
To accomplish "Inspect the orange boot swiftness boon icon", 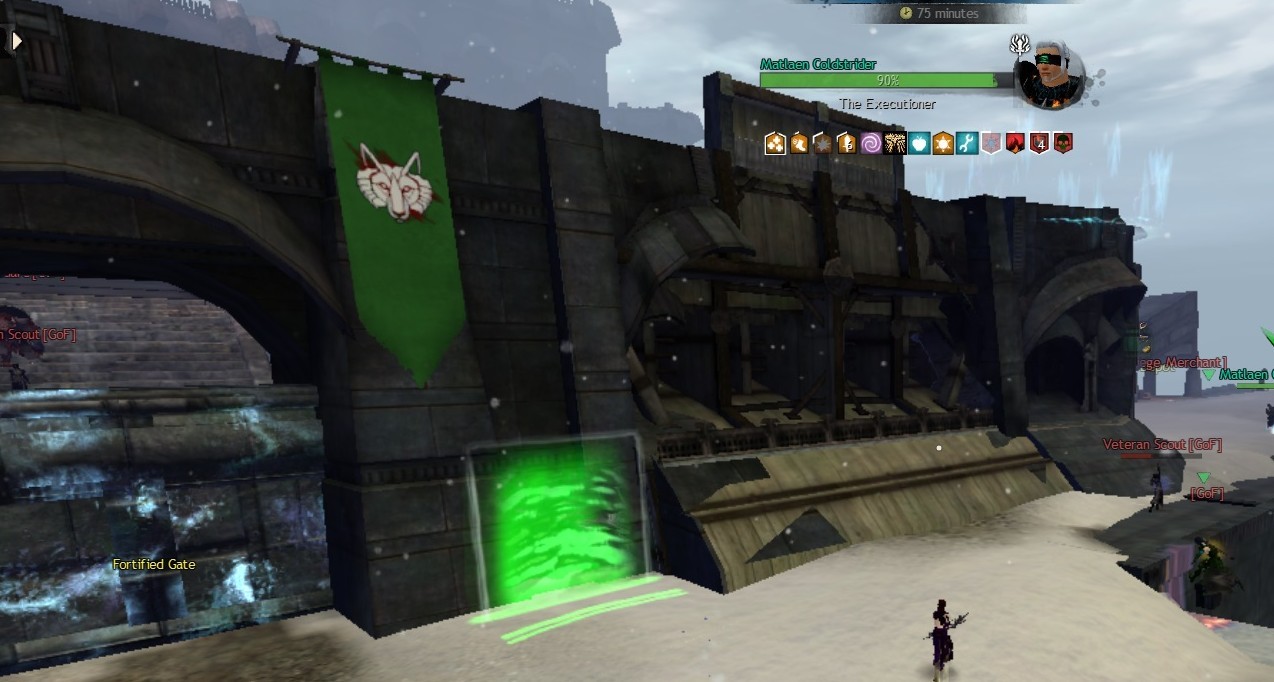I will tap(799, 144).
